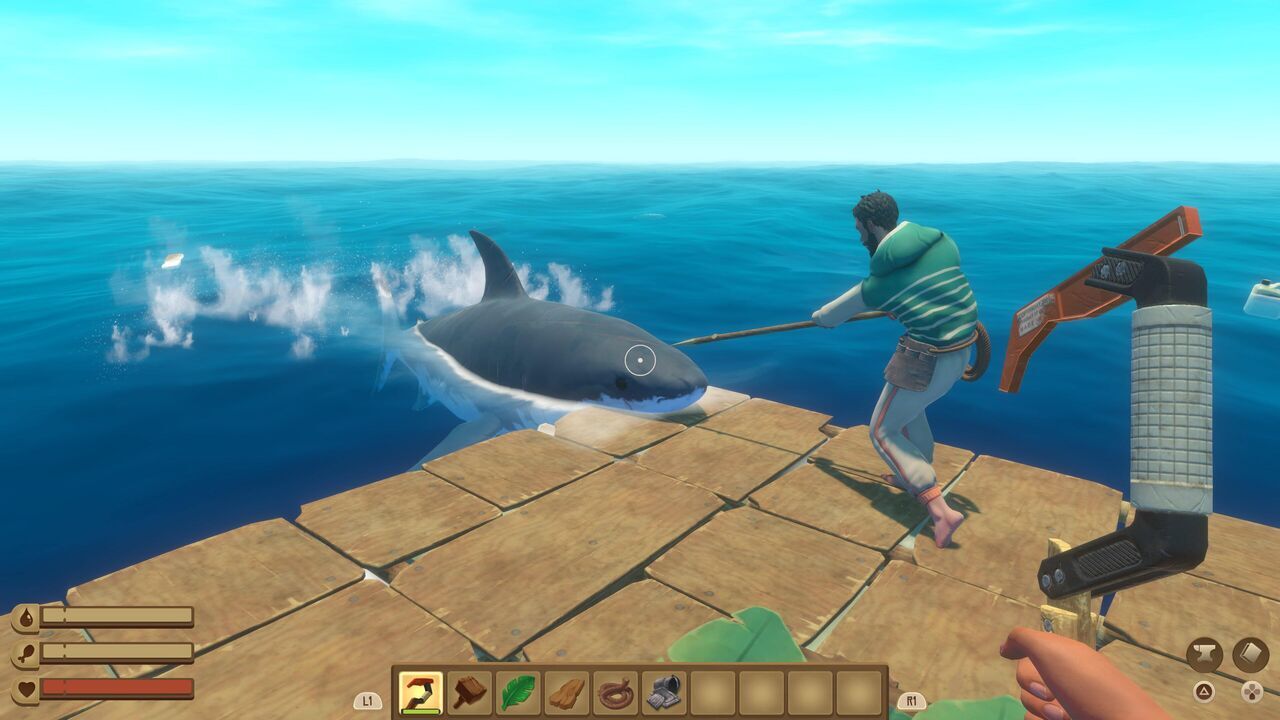Viewport: 1280px width, 720px height.
Task: Click the red health bar
Action: (117, 688)
